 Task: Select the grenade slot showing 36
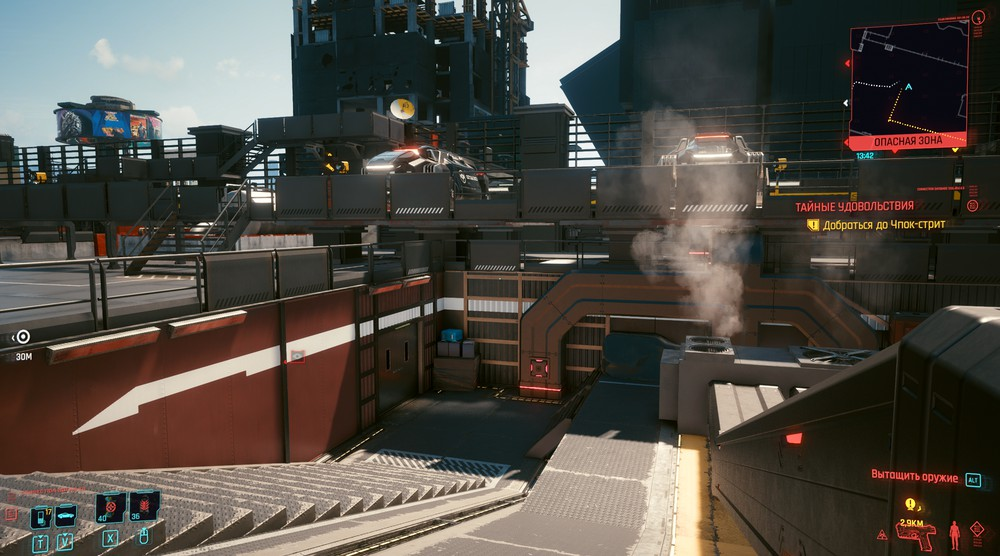pos(143,505)
